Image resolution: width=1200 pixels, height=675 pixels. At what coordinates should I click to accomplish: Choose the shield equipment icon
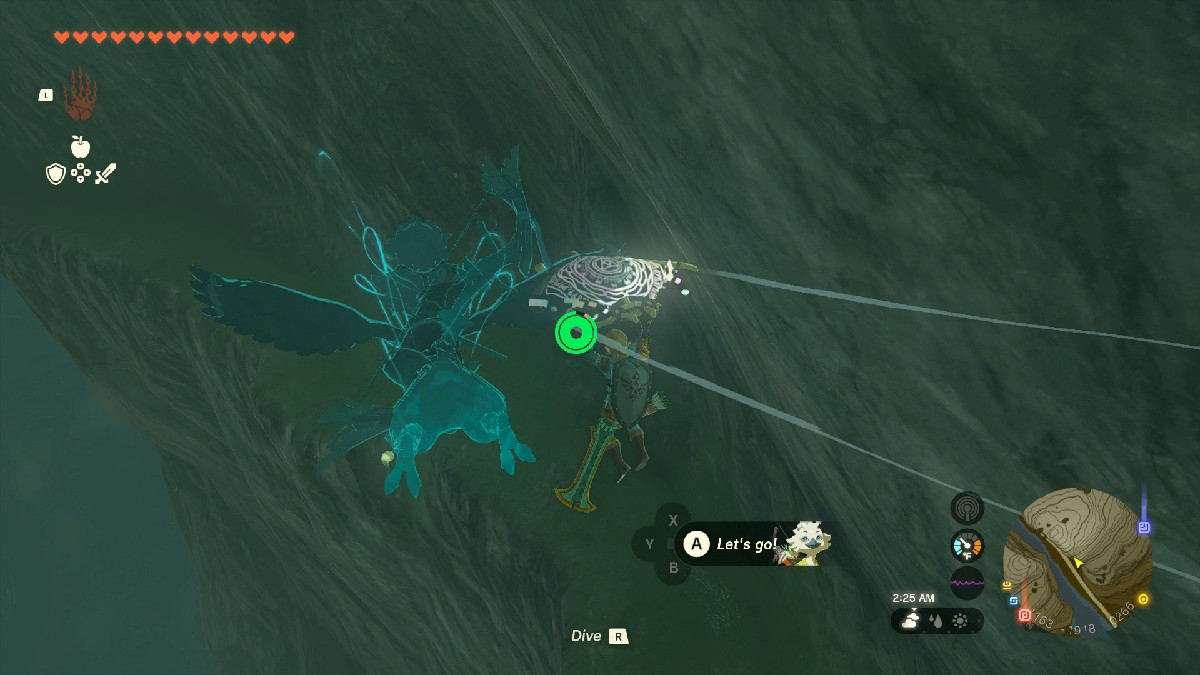(x=56, y=174)
